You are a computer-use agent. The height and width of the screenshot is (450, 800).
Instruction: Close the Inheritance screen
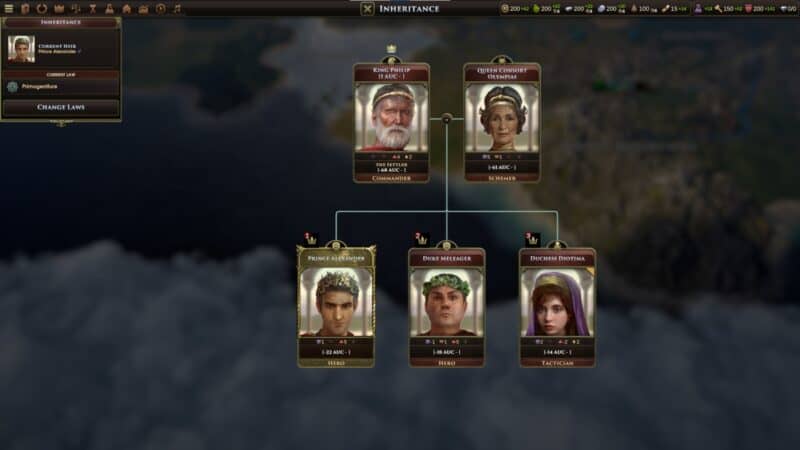coord(367,9)
